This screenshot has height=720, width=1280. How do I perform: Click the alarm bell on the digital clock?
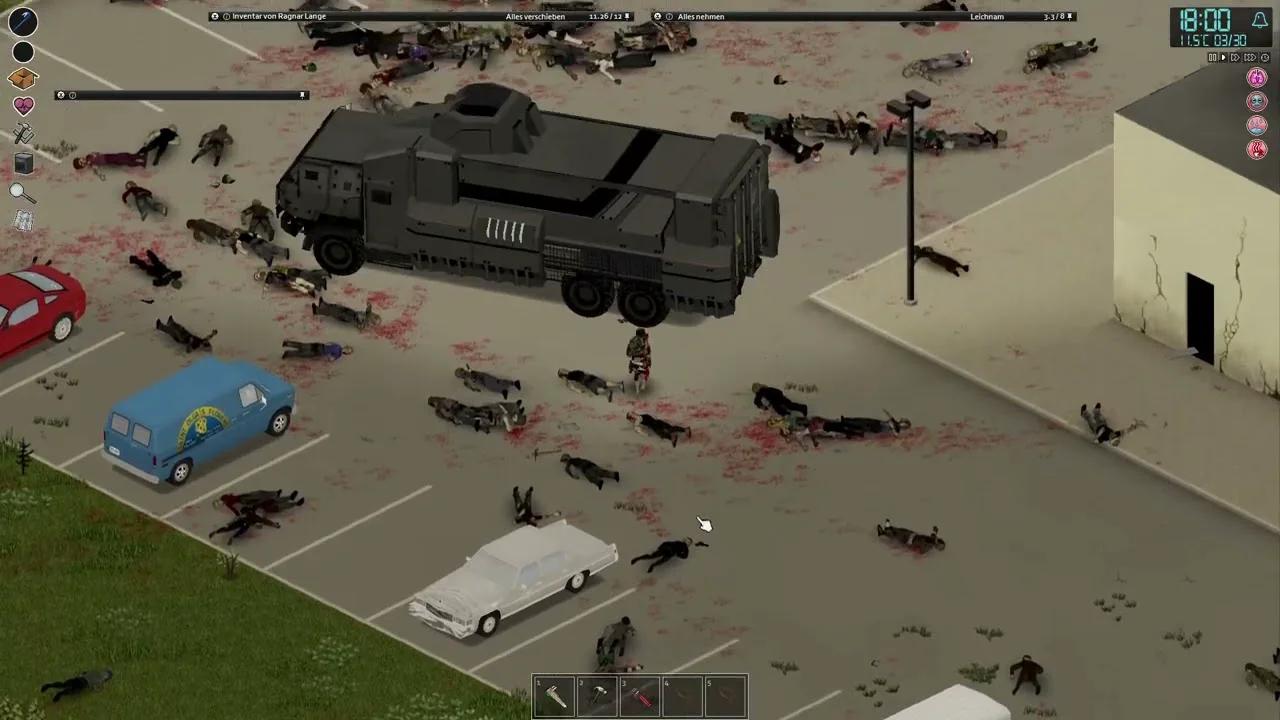[1260, 19]
